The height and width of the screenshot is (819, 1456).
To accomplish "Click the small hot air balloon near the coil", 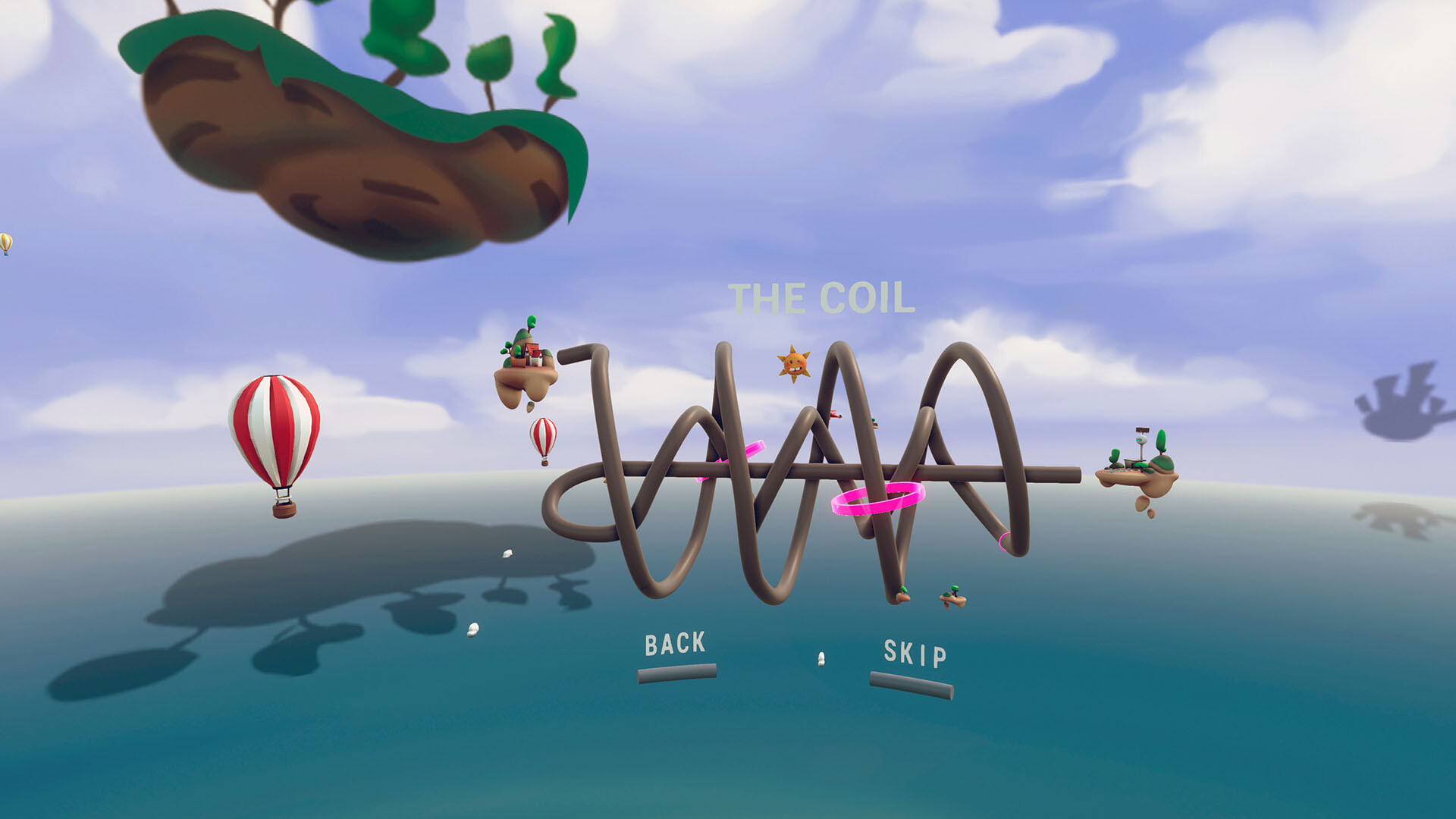I will tap(544, 440).
